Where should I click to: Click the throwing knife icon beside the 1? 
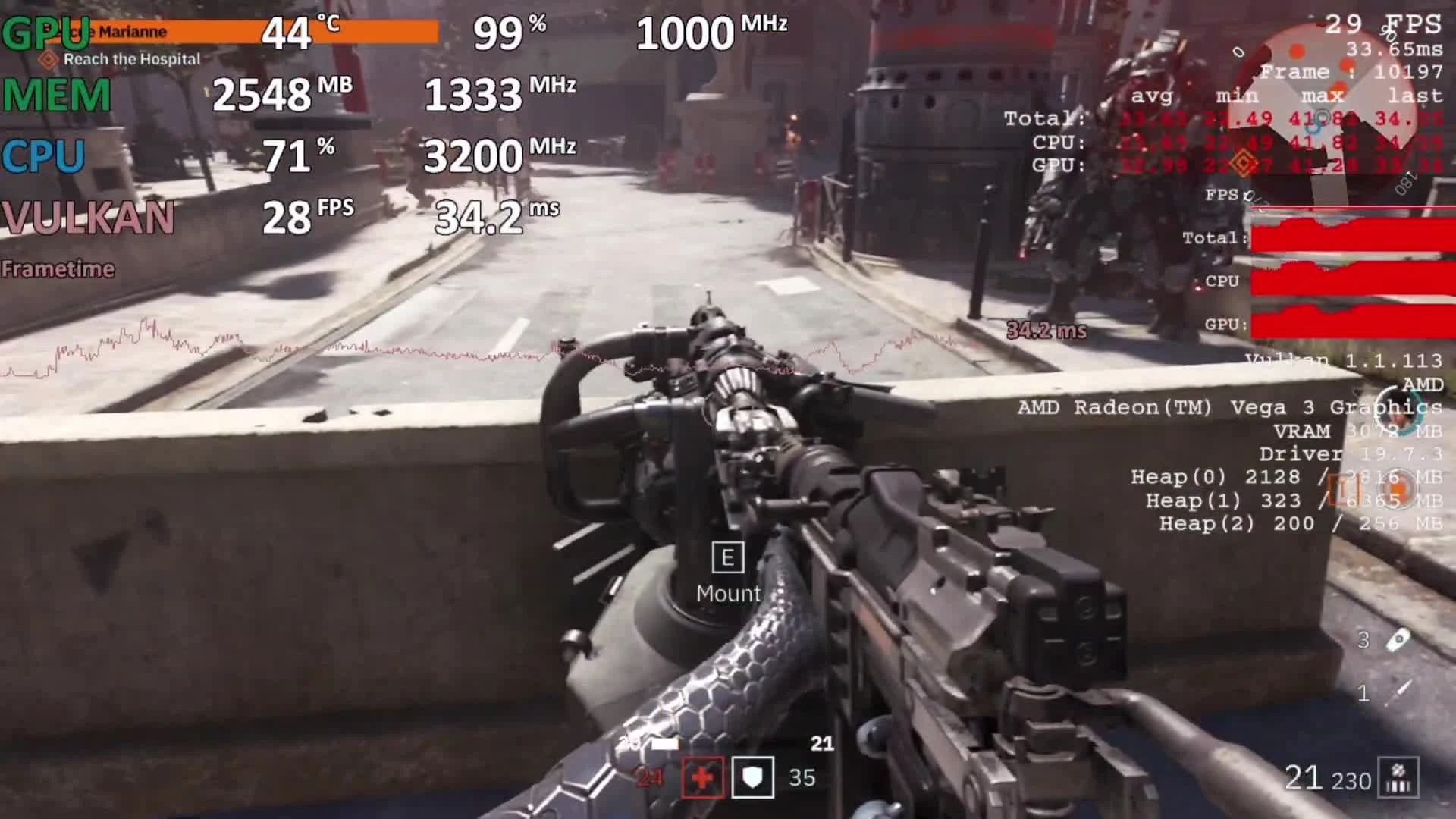click(x=1398, y=692)
